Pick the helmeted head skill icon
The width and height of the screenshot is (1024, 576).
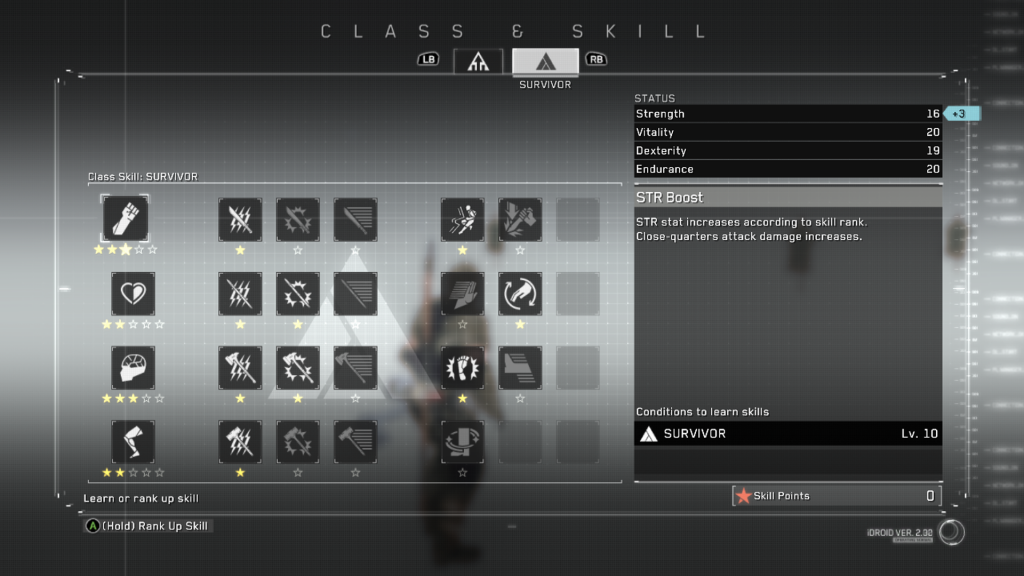pos(132,368)
